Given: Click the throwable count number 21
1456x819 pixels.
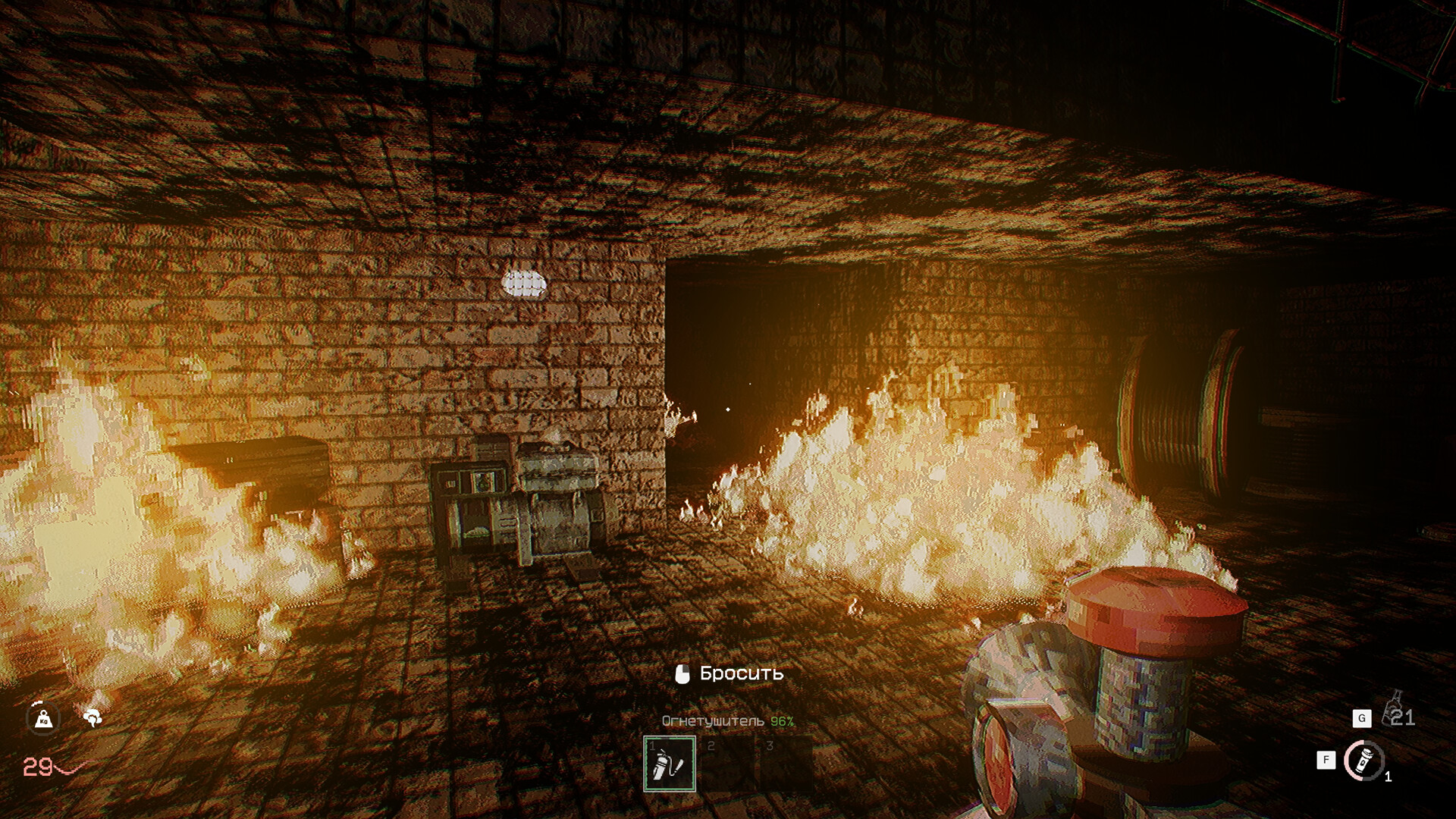Looking at the screenshot, I should point(1403,717).
